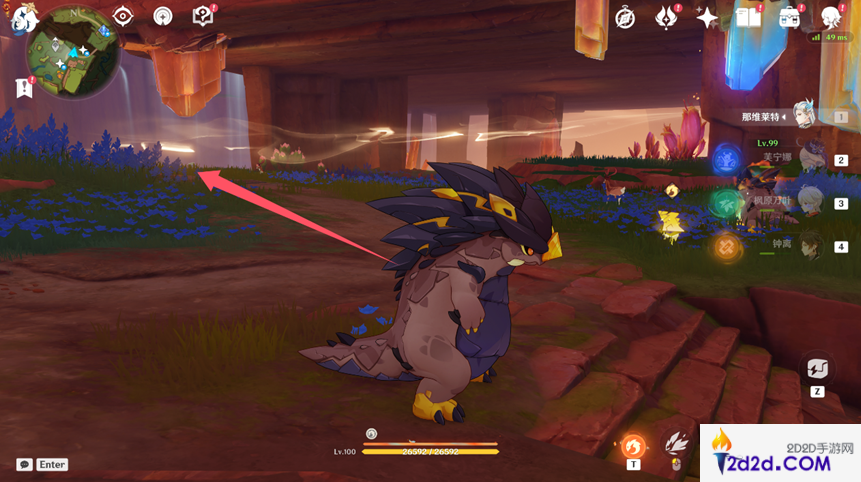Use the white claw attack skill icon

[677, 442]
